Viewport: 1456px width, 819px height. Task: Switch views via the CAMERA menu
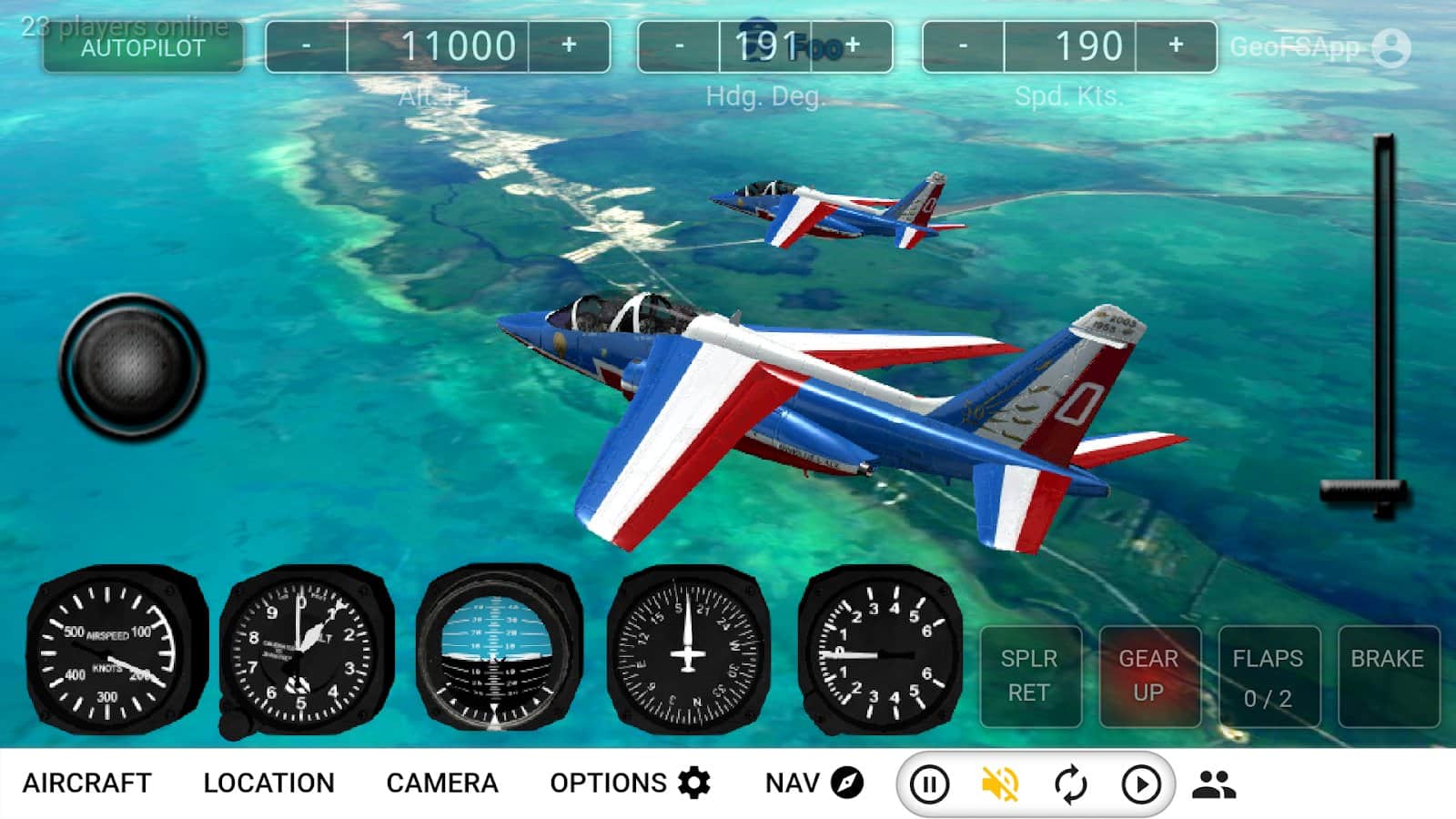click(442, 783)
